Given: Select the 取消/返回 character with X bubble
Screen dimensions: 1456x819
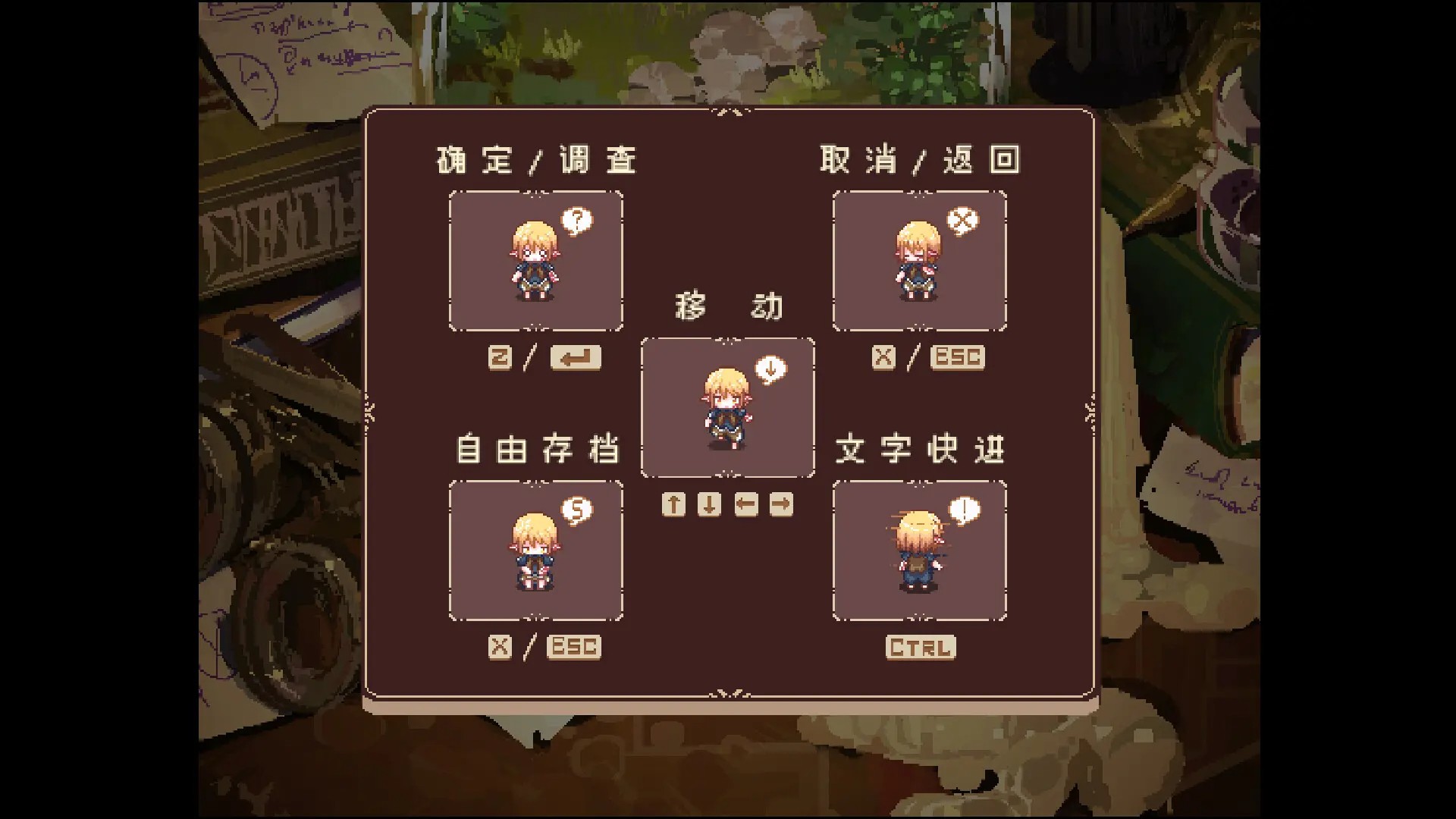Looking at the screenshot, I should [x=919, y=262].
